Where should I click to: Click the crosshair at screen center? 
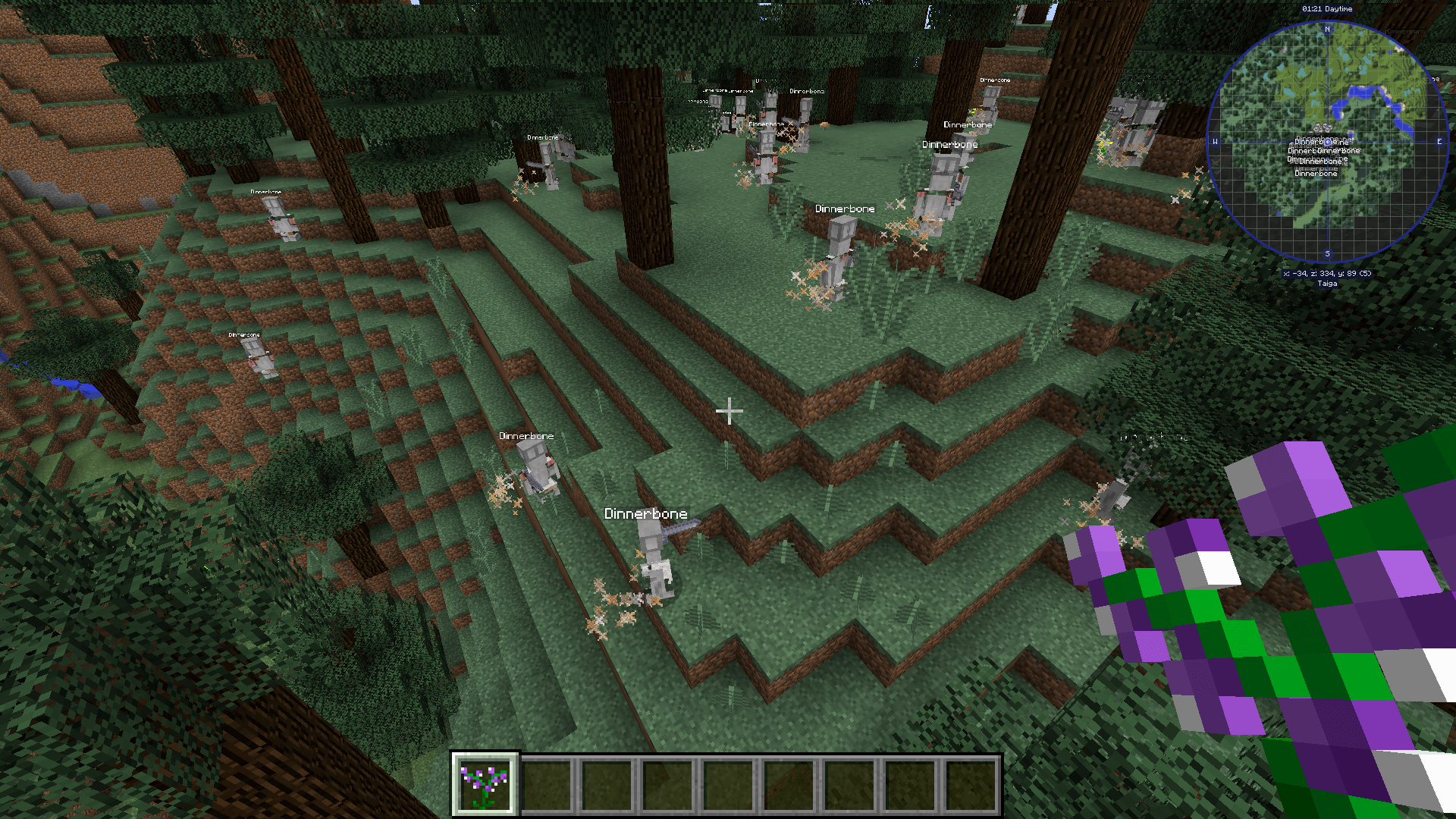[x=728, y=409]
